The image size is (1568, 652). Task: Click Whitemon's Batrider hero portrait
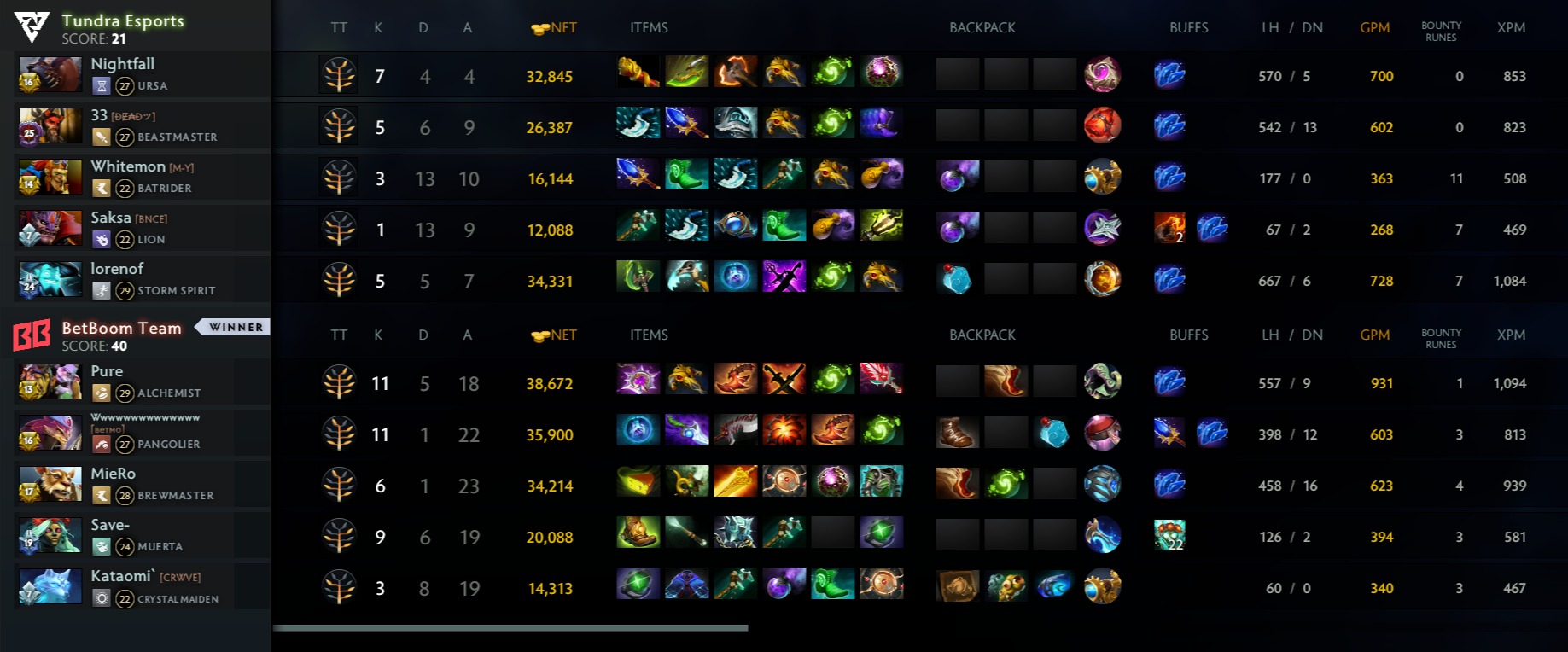tap(50, 178)
